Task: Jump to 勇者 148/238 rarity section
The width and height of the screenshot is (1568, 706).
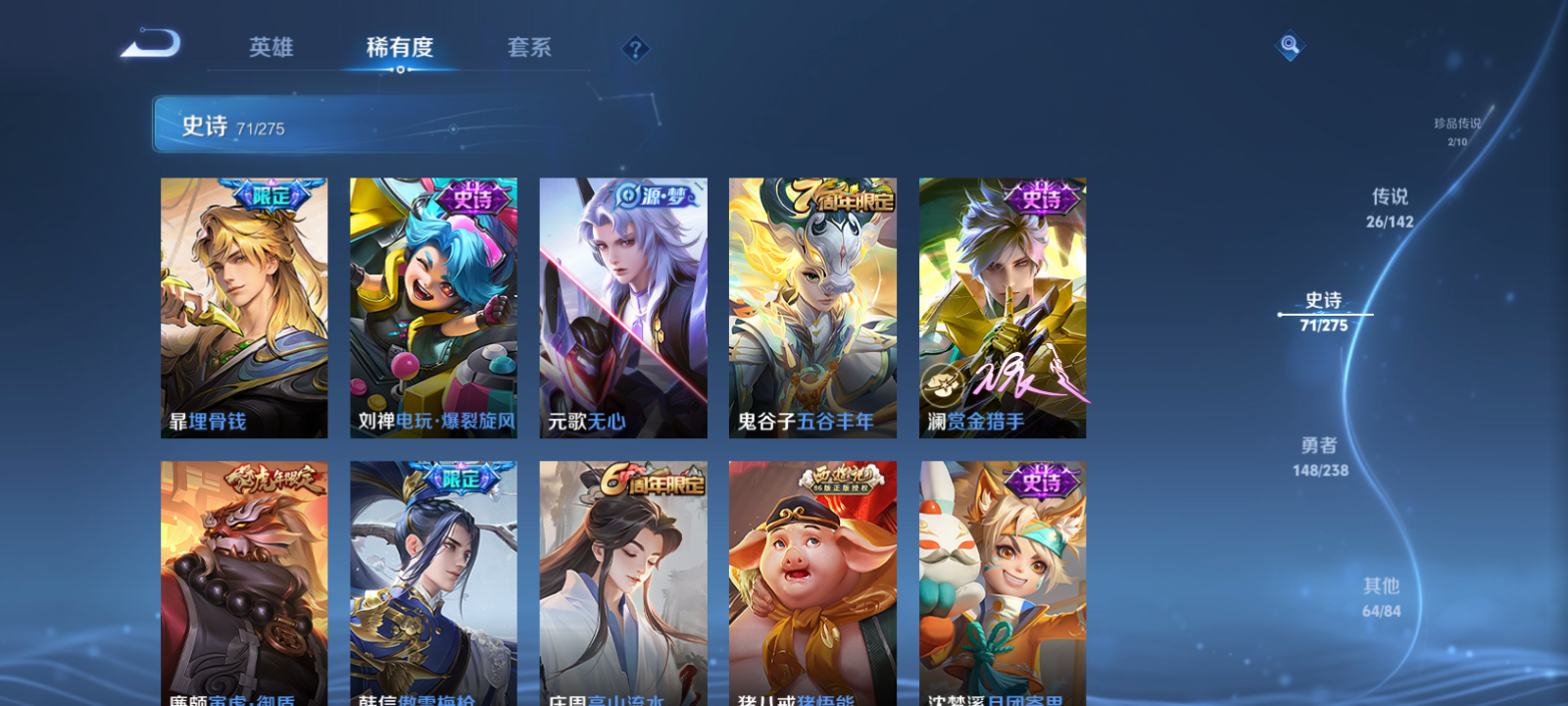Action: [x=1319, y=456]
